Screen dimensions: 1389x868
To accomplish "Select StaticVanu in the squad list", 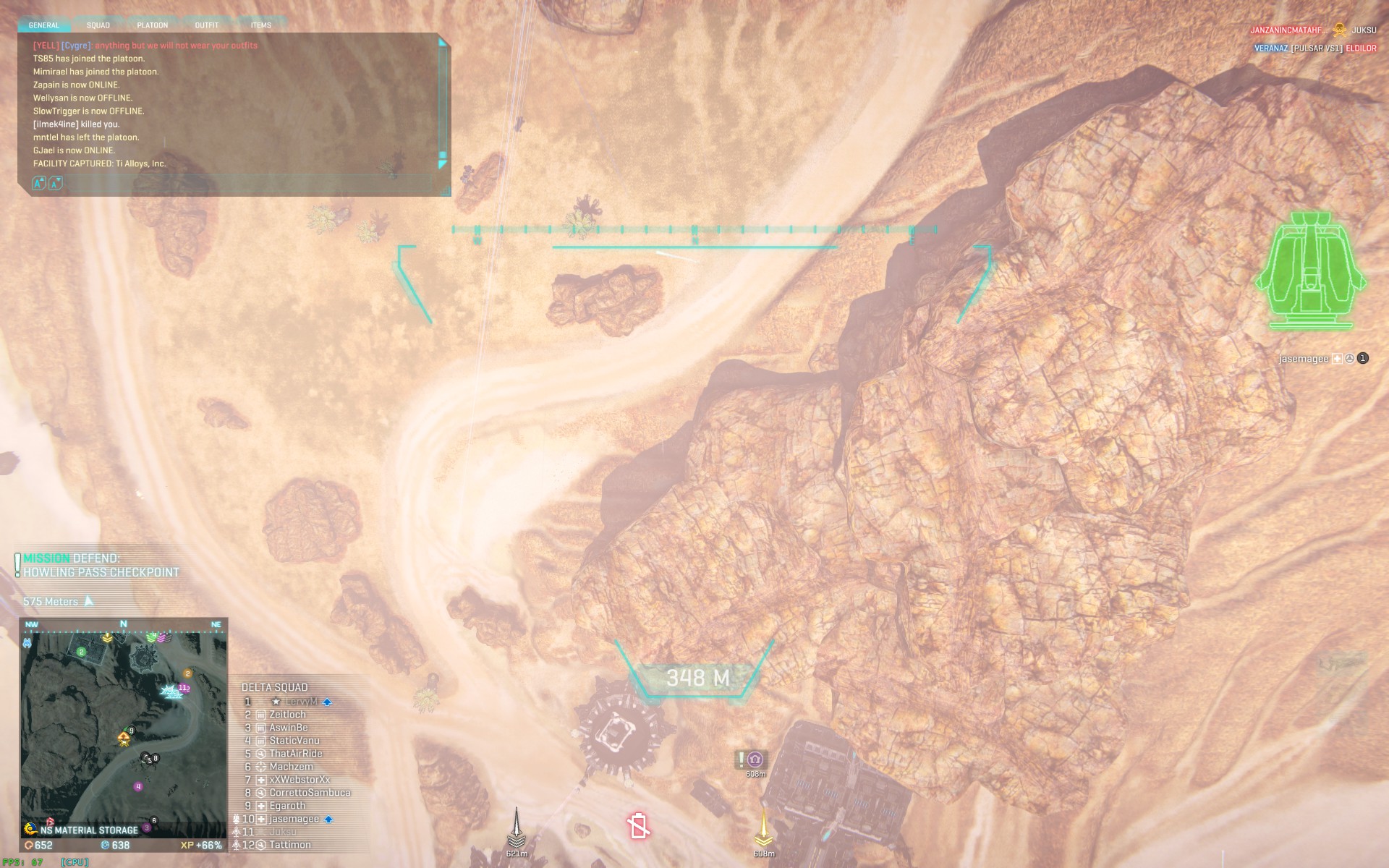I will pos(294,741).
